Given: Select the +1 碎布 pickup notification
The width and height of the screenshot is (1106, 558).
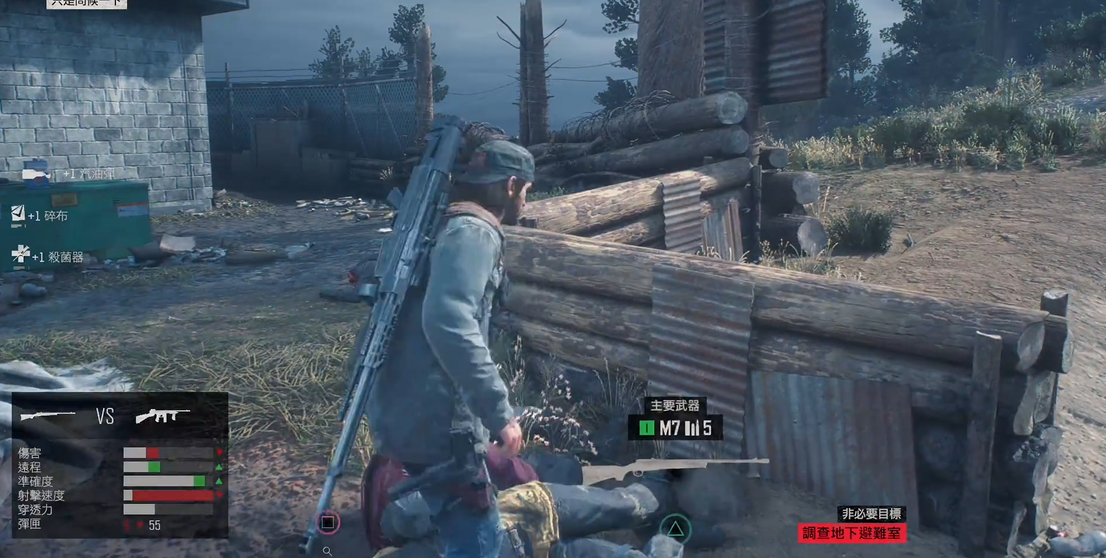Looking at the screenshot, I should tap(40, 215).
